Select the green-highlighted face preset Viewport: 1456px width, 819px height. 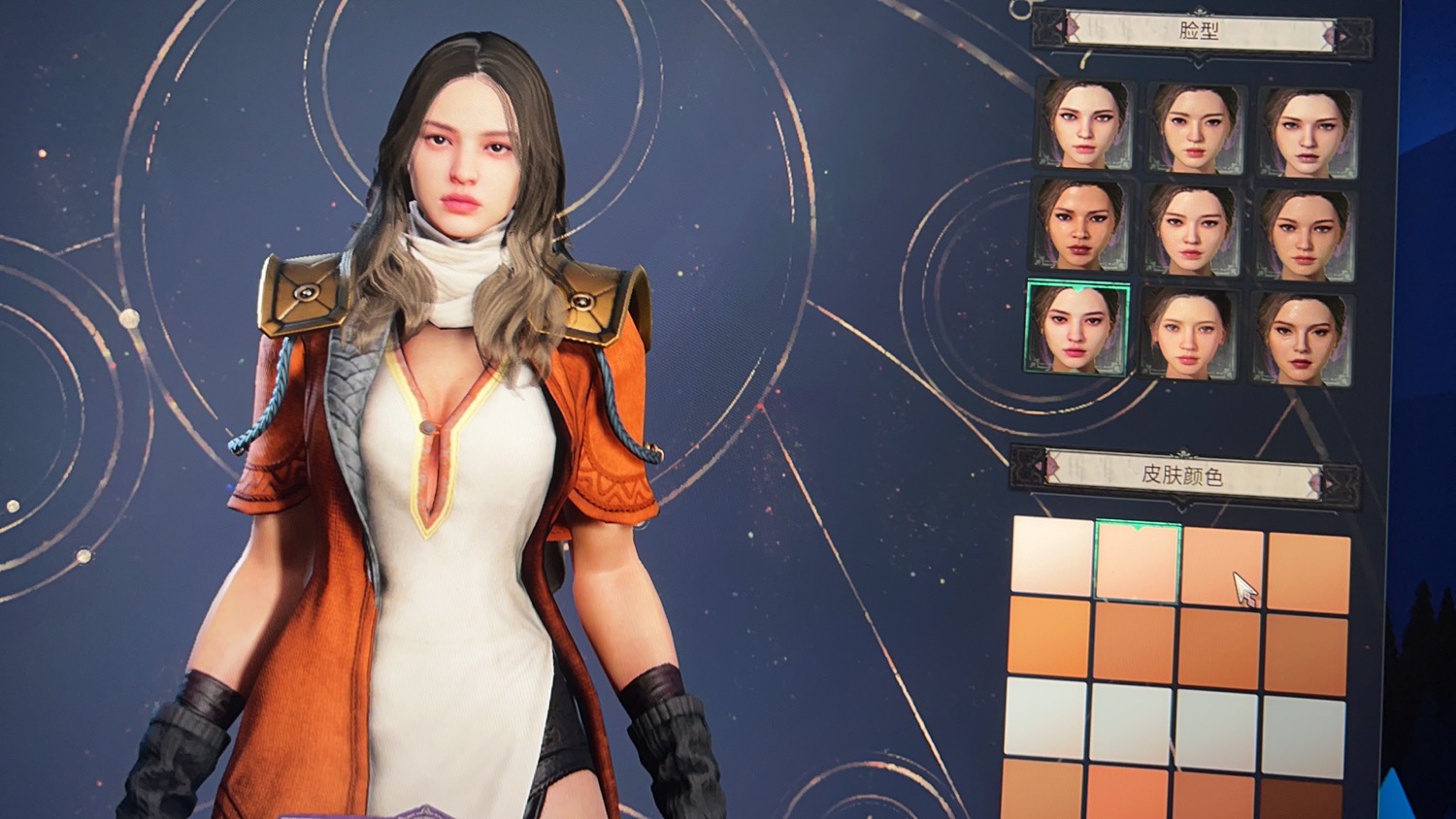(x=1077, y=328)
